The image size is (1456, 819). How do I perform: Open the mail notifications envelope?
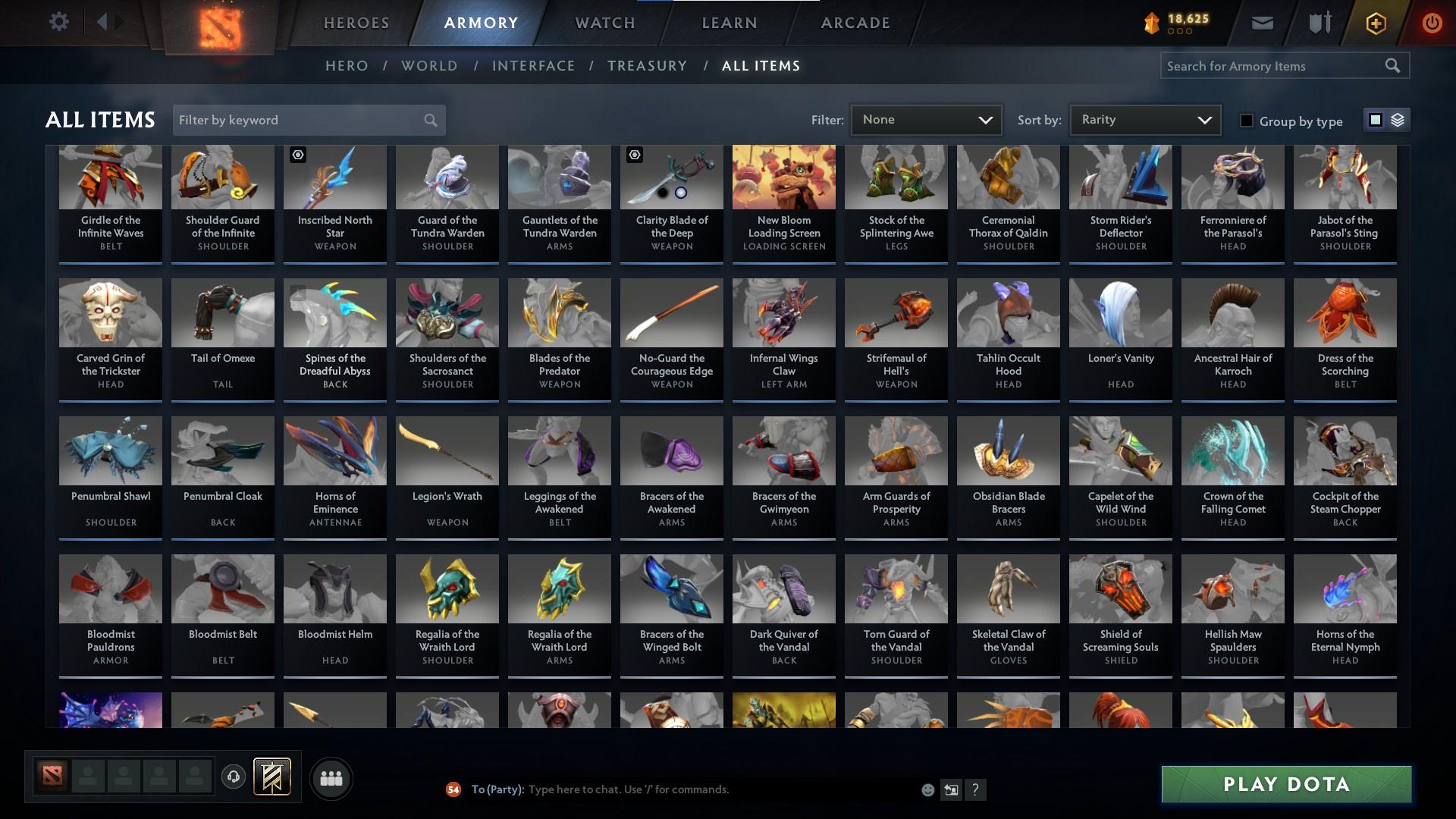pos(1261,22)
